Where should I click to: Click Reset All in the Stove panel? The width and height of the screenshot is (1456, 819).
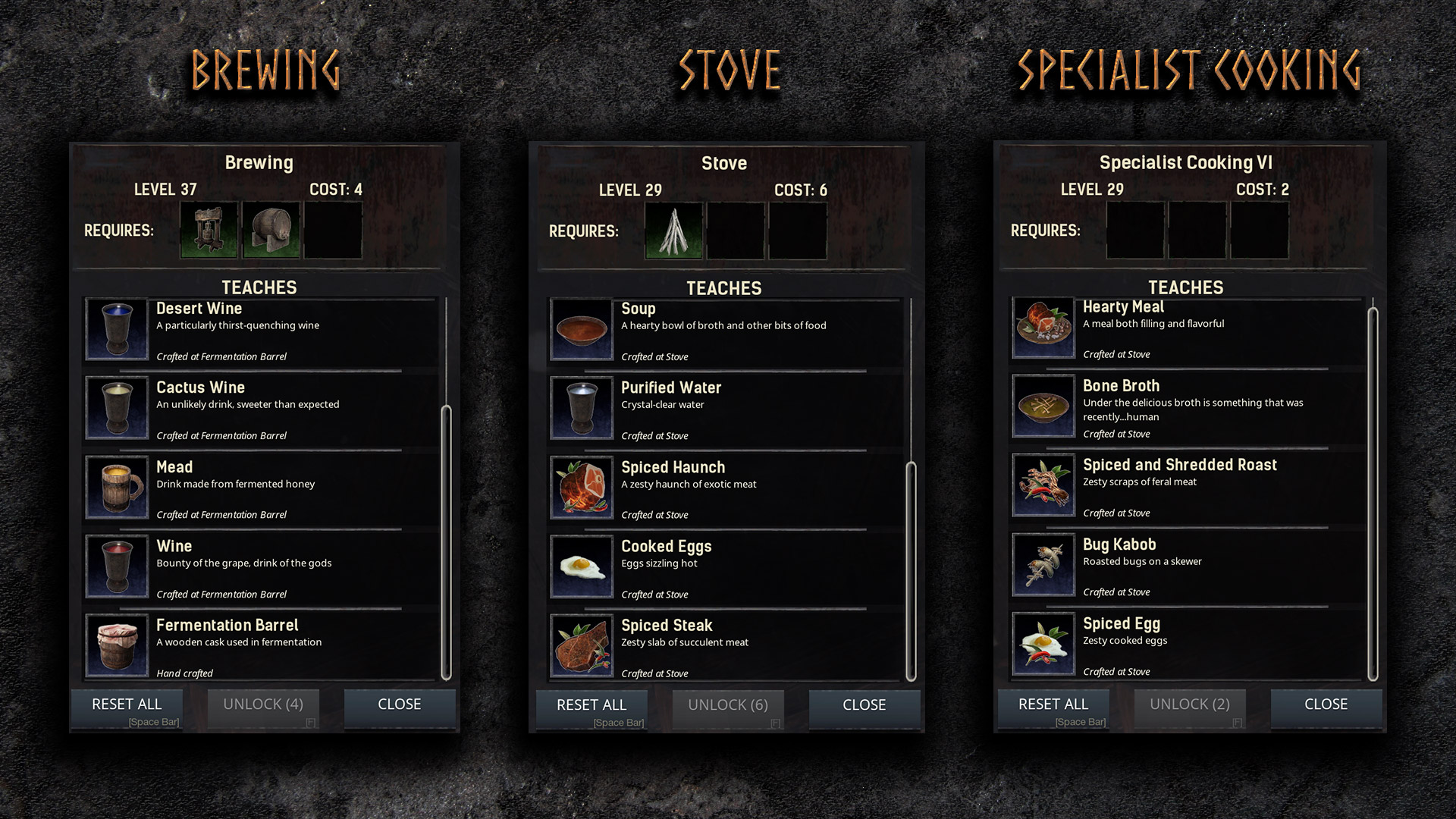(591, 705)
